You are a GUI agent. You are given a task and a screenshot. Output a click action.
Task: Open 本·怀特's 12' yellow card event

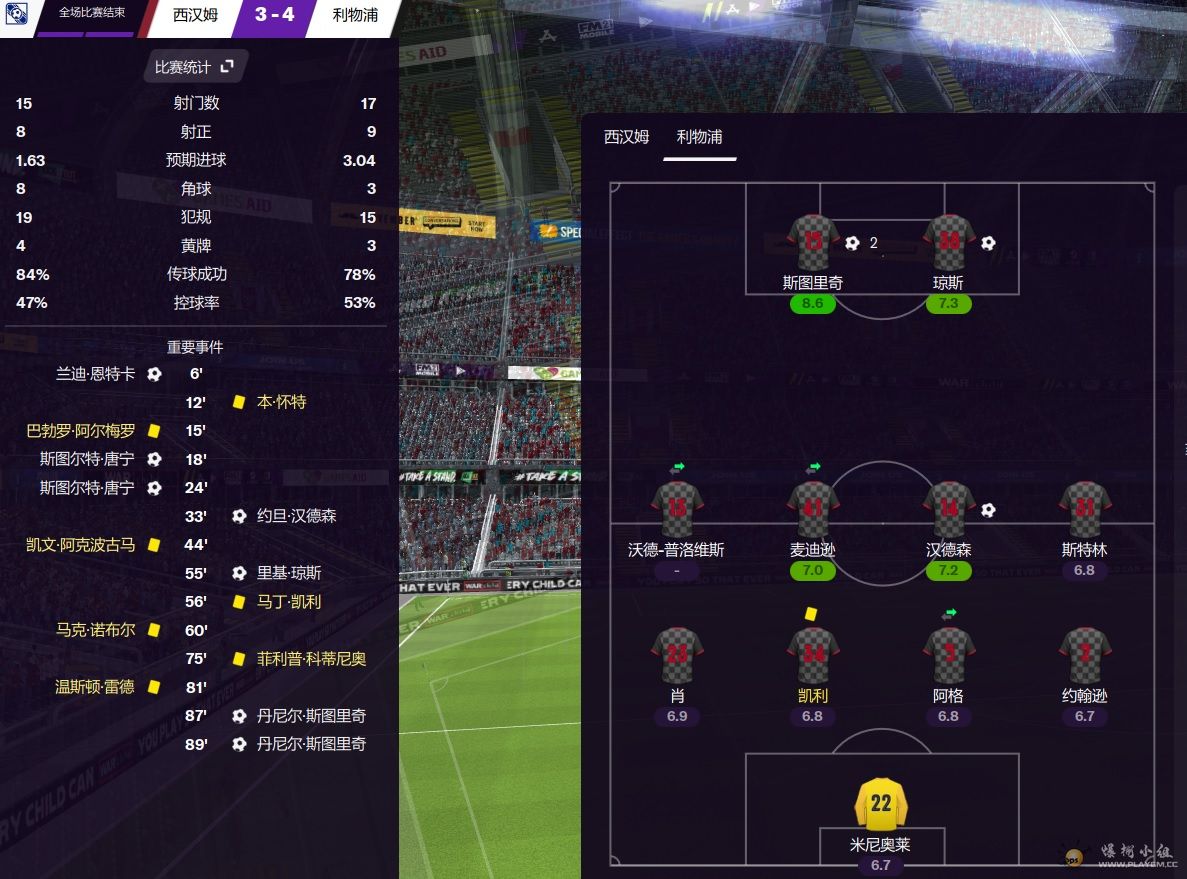(281, 402)
